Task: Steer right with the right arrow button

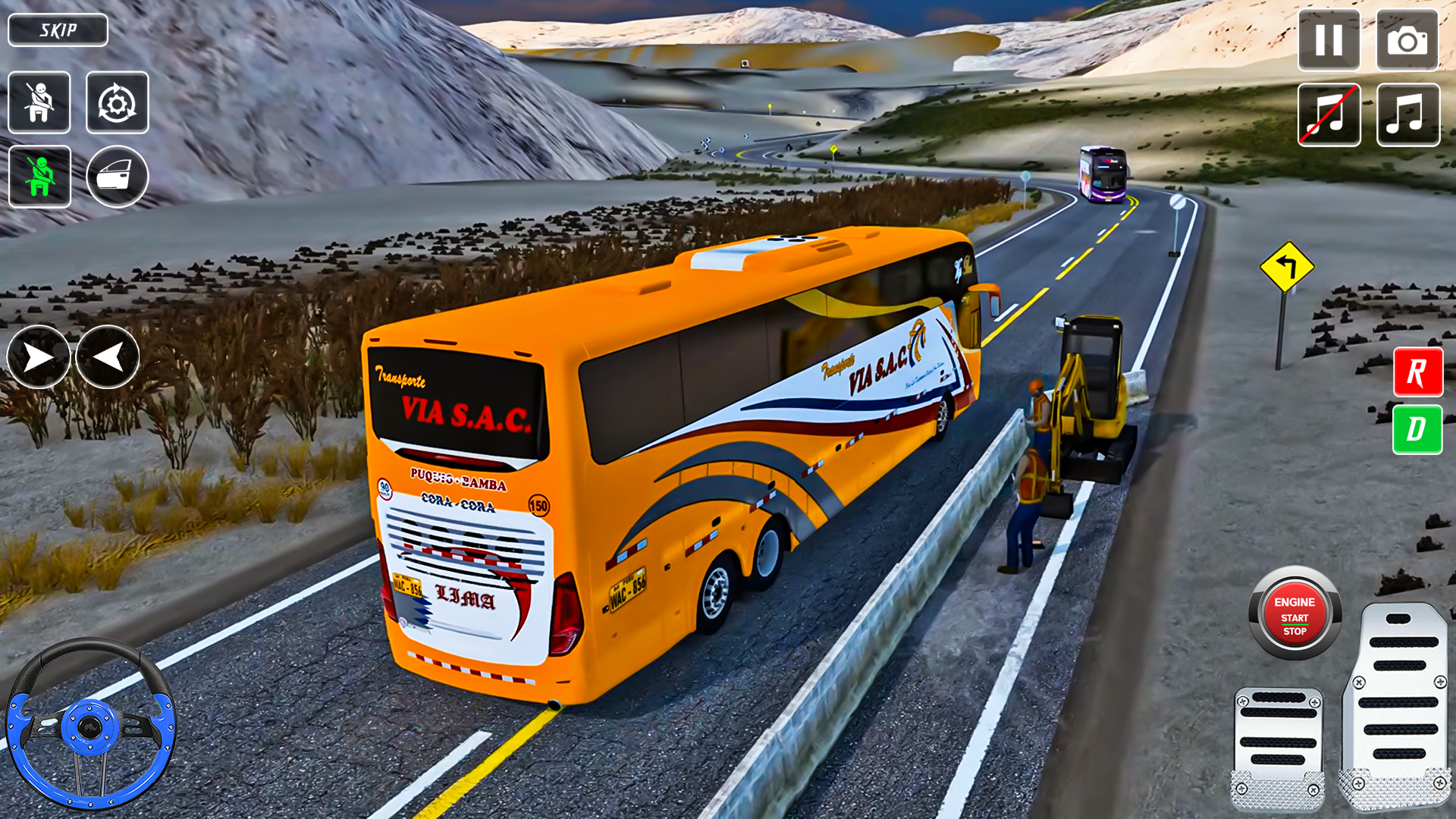Action: (x=38, y=357)
